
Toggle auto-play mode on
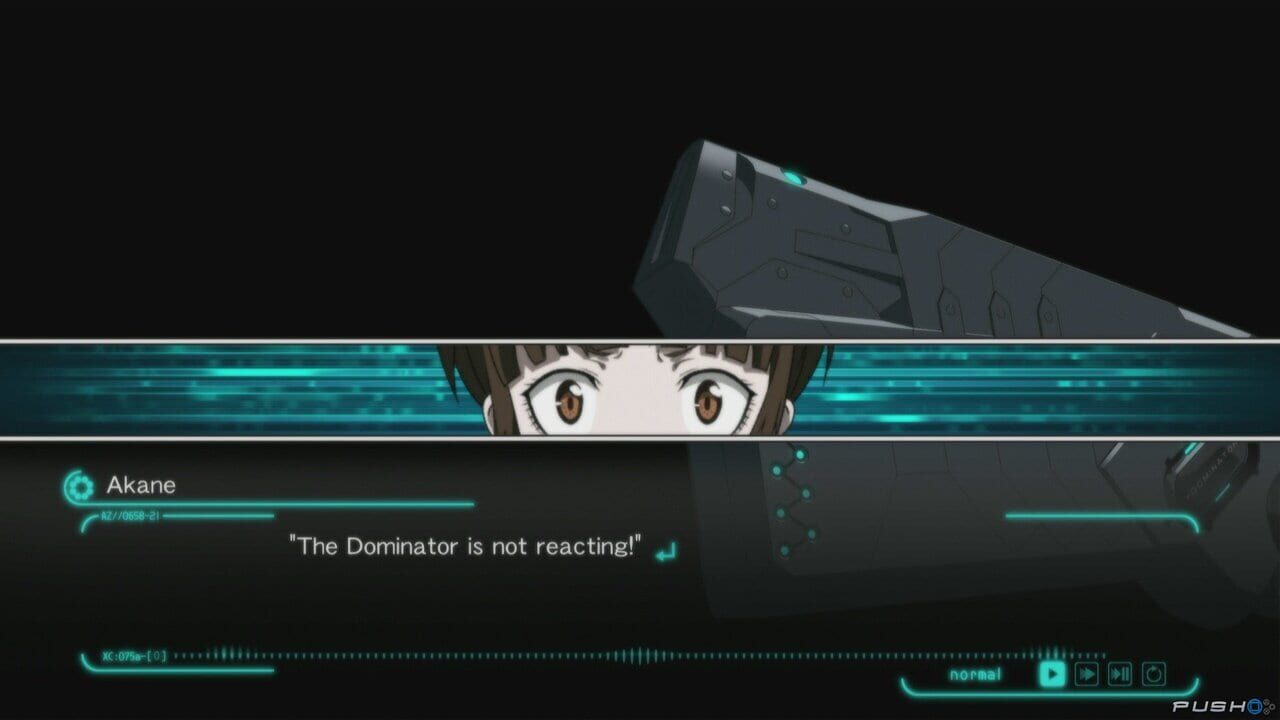pyautogui.click(x=1052, y=674)
